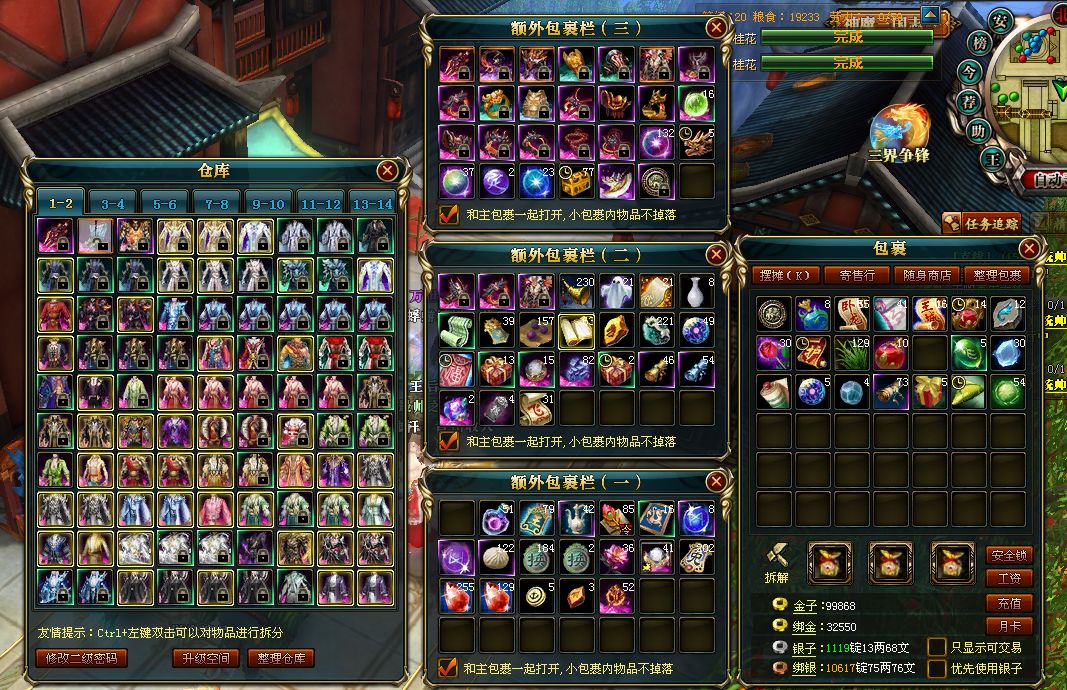
Task: Close the 仓库 warehouse window
Action: (x=387, y=171)
